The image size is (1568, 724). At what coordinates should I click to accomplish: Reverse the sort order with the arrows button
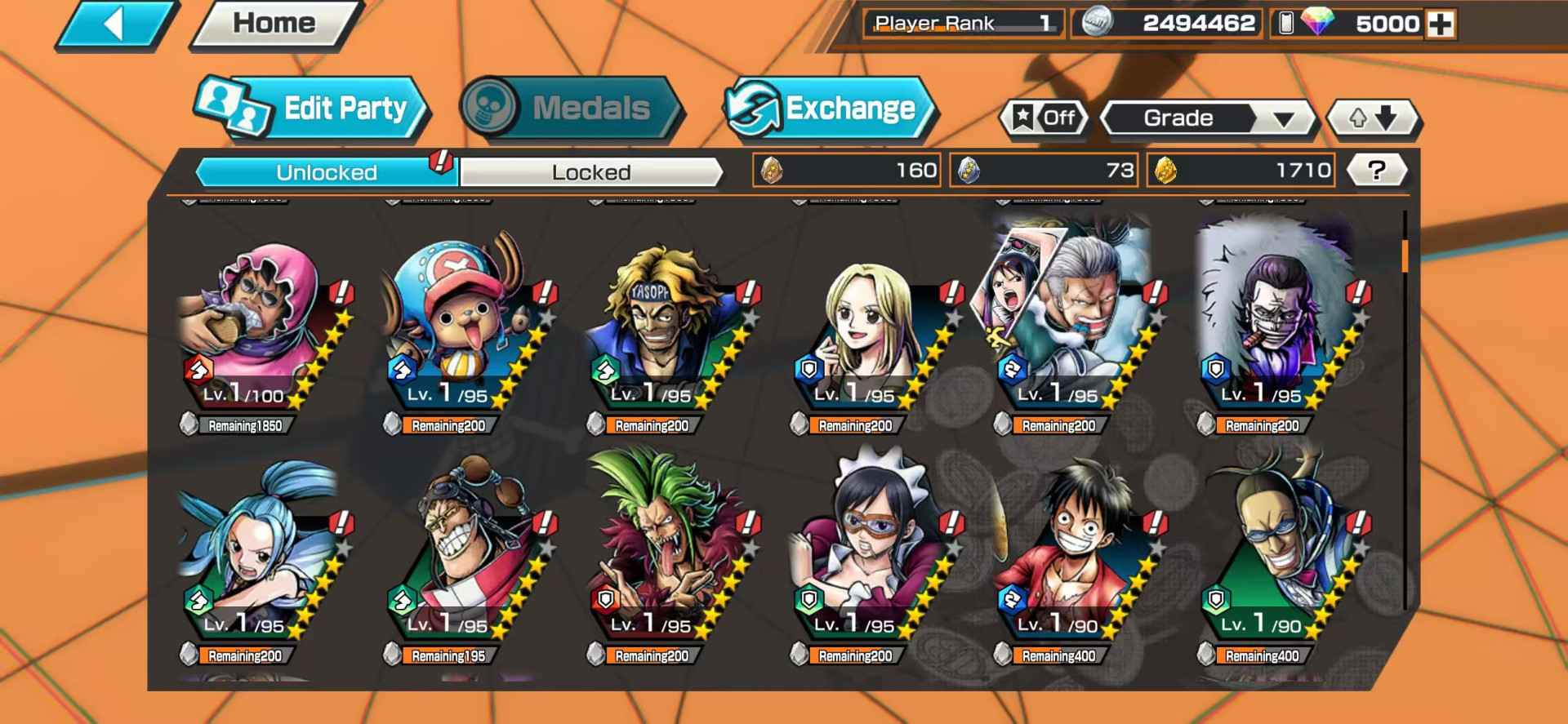pos(1374,118)
